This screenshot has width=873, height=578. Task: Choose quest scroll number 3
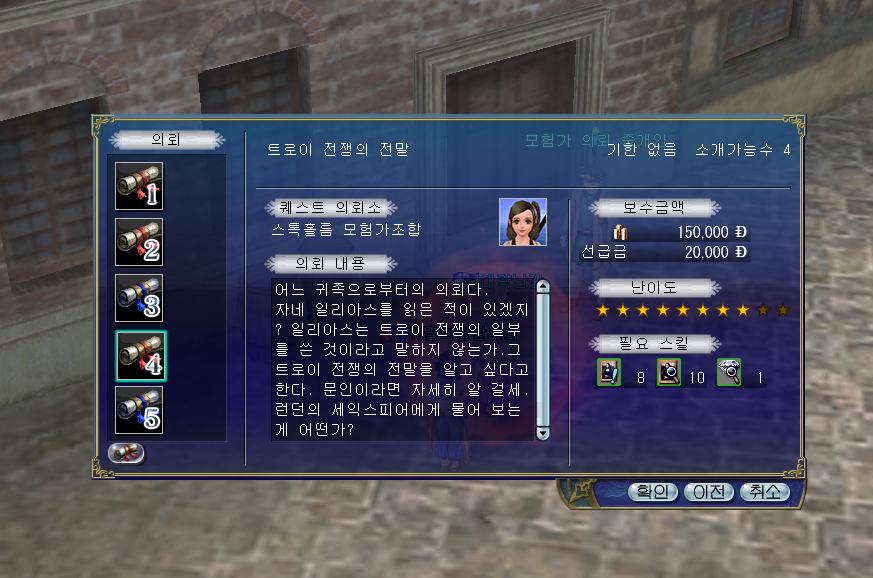coord(139,298)
